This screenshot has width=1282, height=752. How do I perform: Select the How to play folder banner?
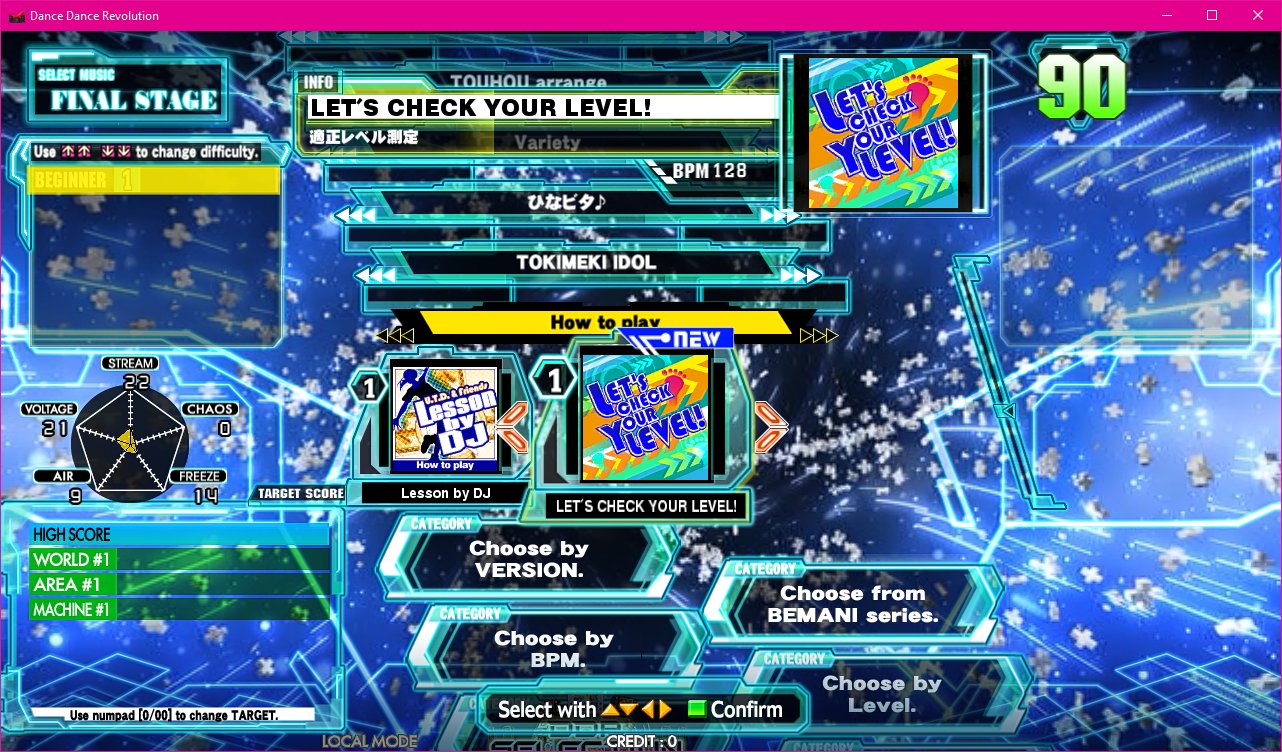click(604, 322)
